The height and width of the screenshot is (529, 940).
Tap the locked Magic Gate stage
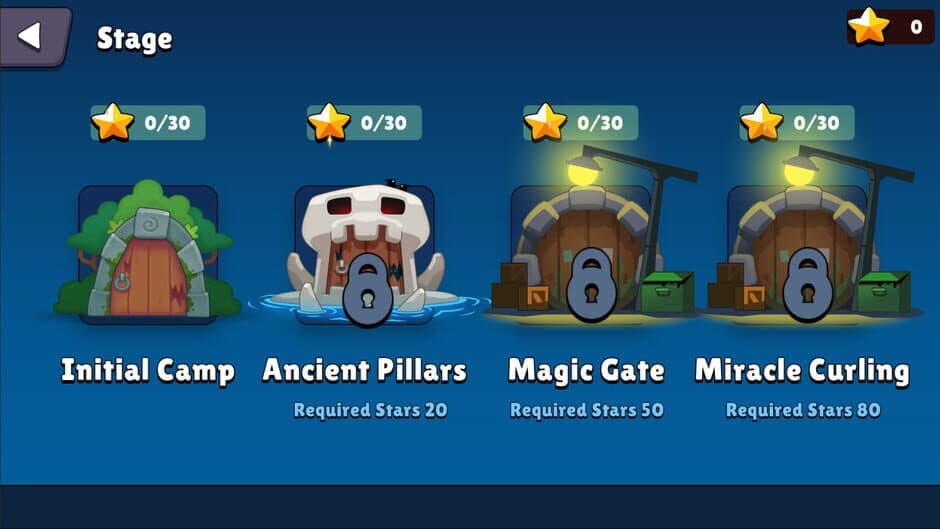pyautogui.click(x=585, y=255)
